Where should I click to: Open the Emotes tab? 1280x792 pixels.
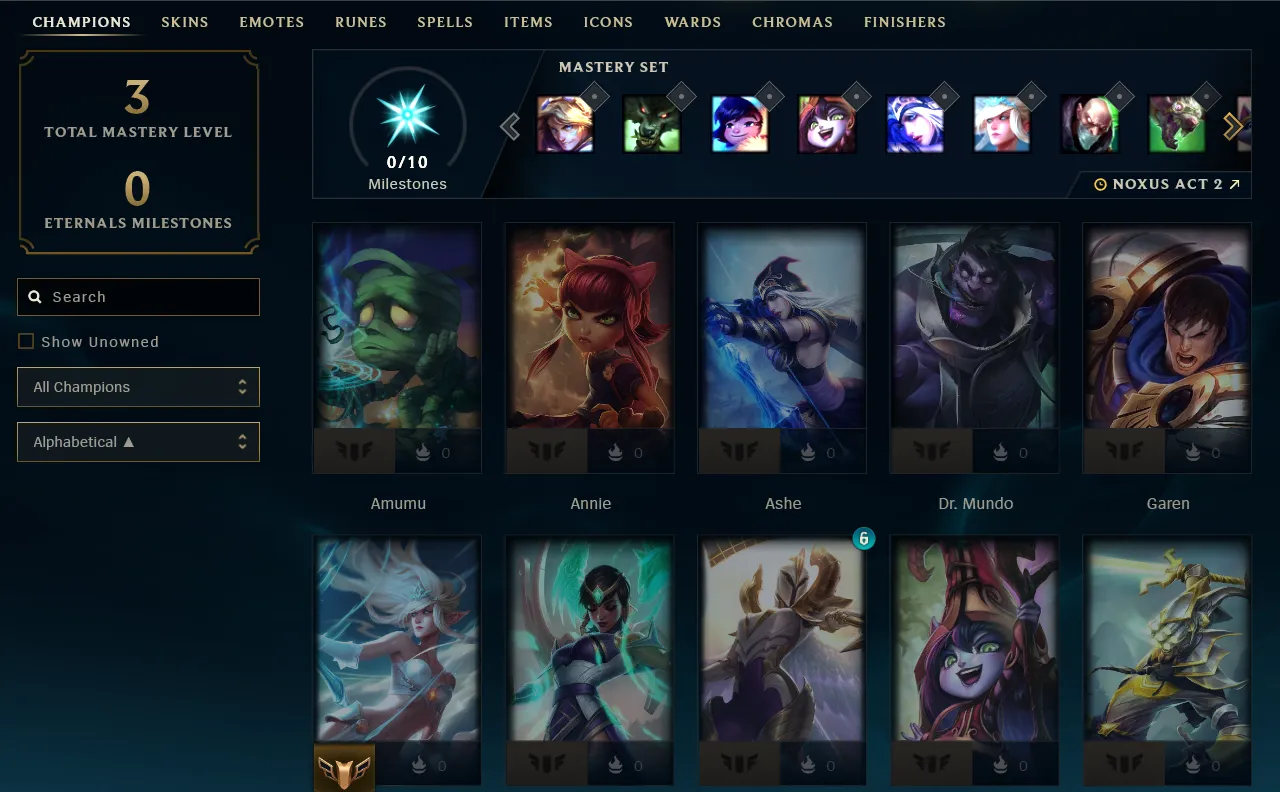[x=271, y=22]
